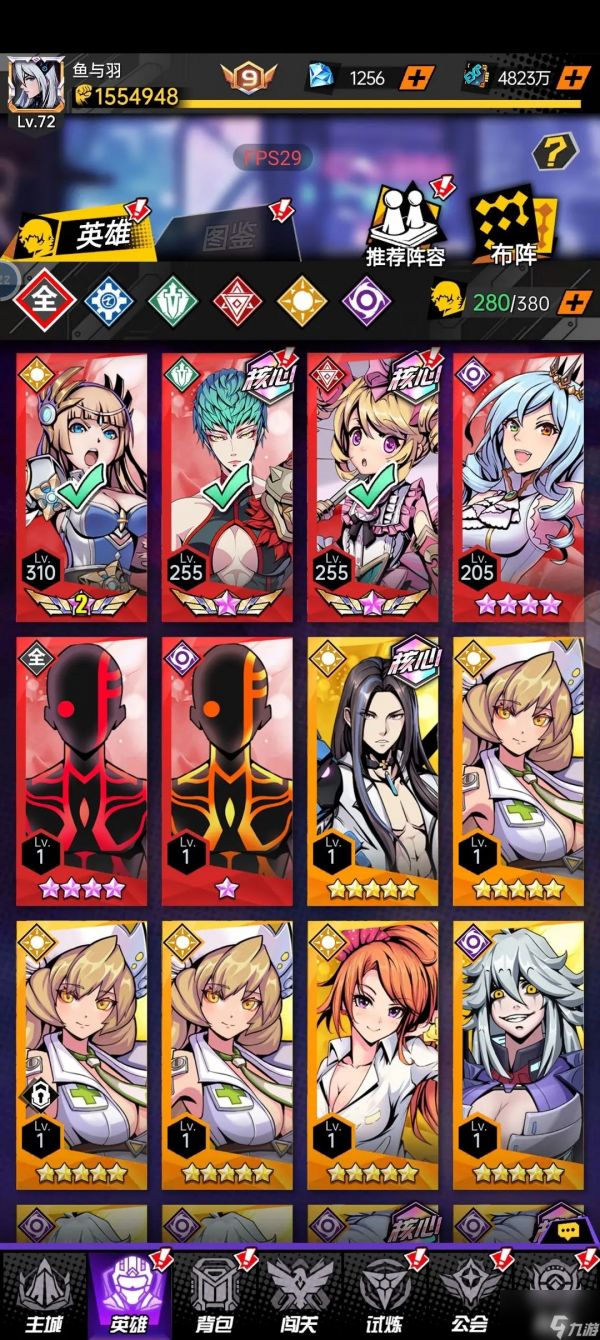600x1340 pixels.
Task: Open the chat bubble button
Action: point(568,1230)
